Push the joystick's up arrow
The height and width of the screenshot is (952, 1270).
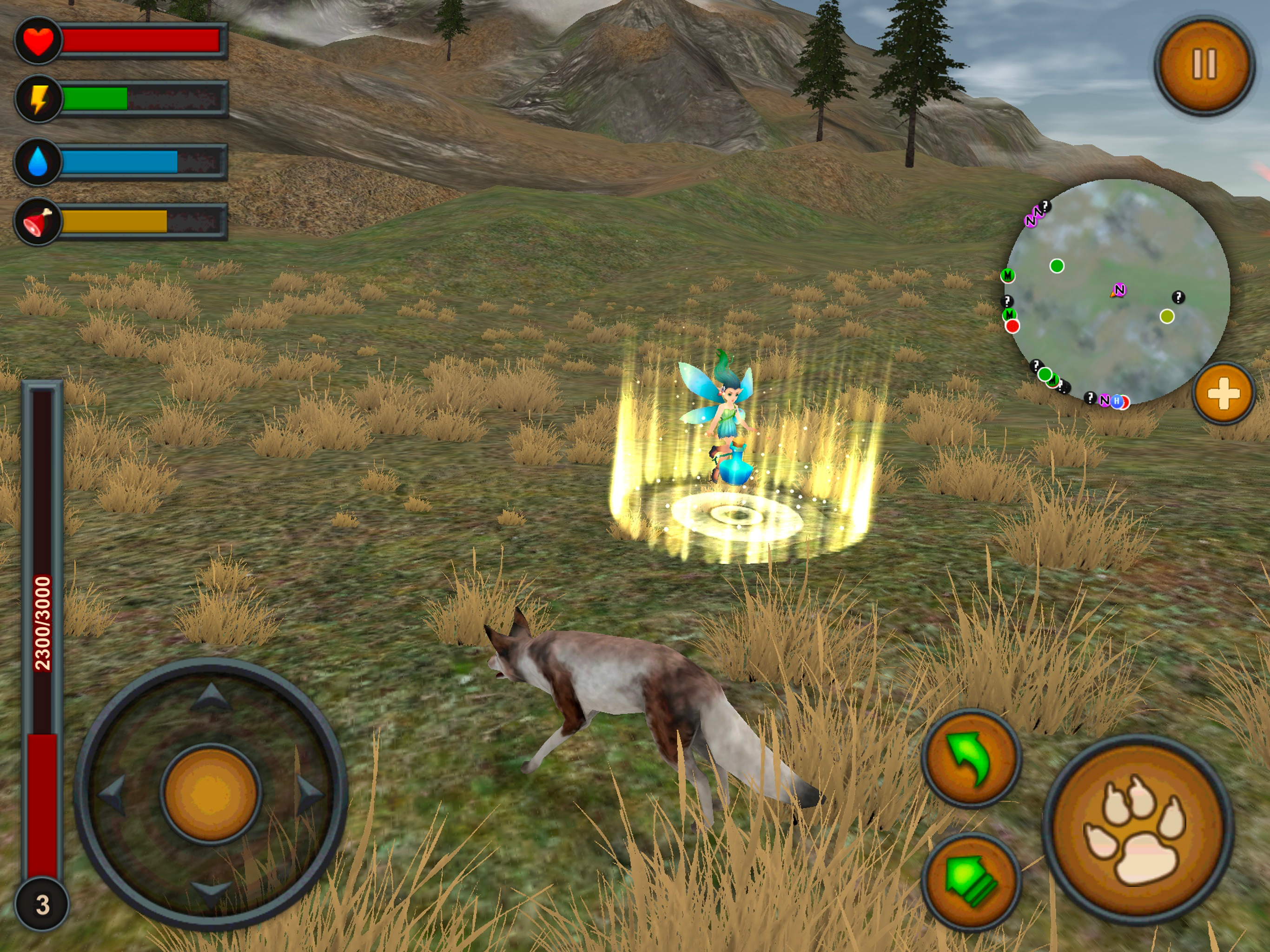[x=211, y=696]
